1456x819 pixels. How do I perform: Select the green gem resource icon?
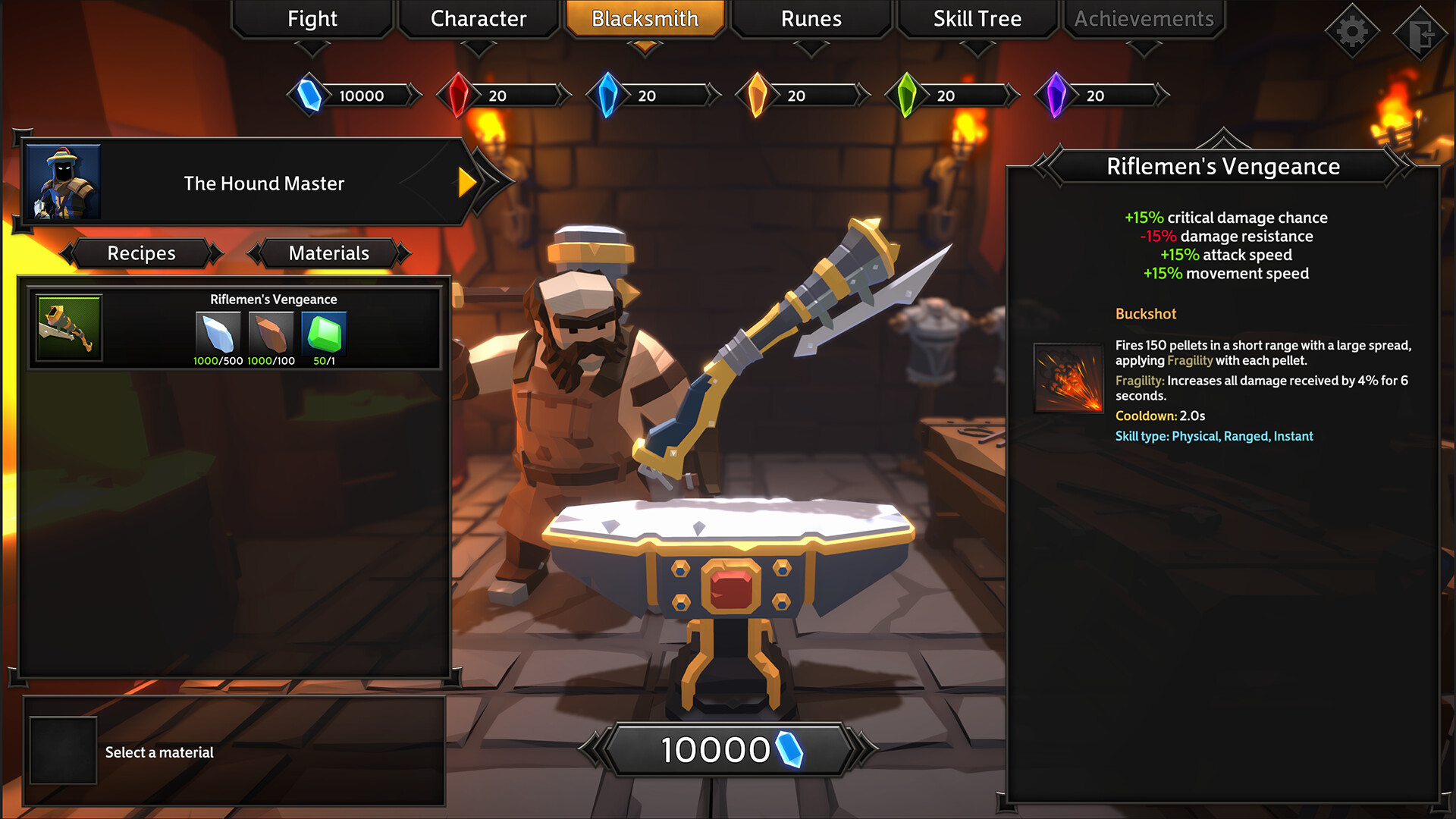tap(906, 96)
